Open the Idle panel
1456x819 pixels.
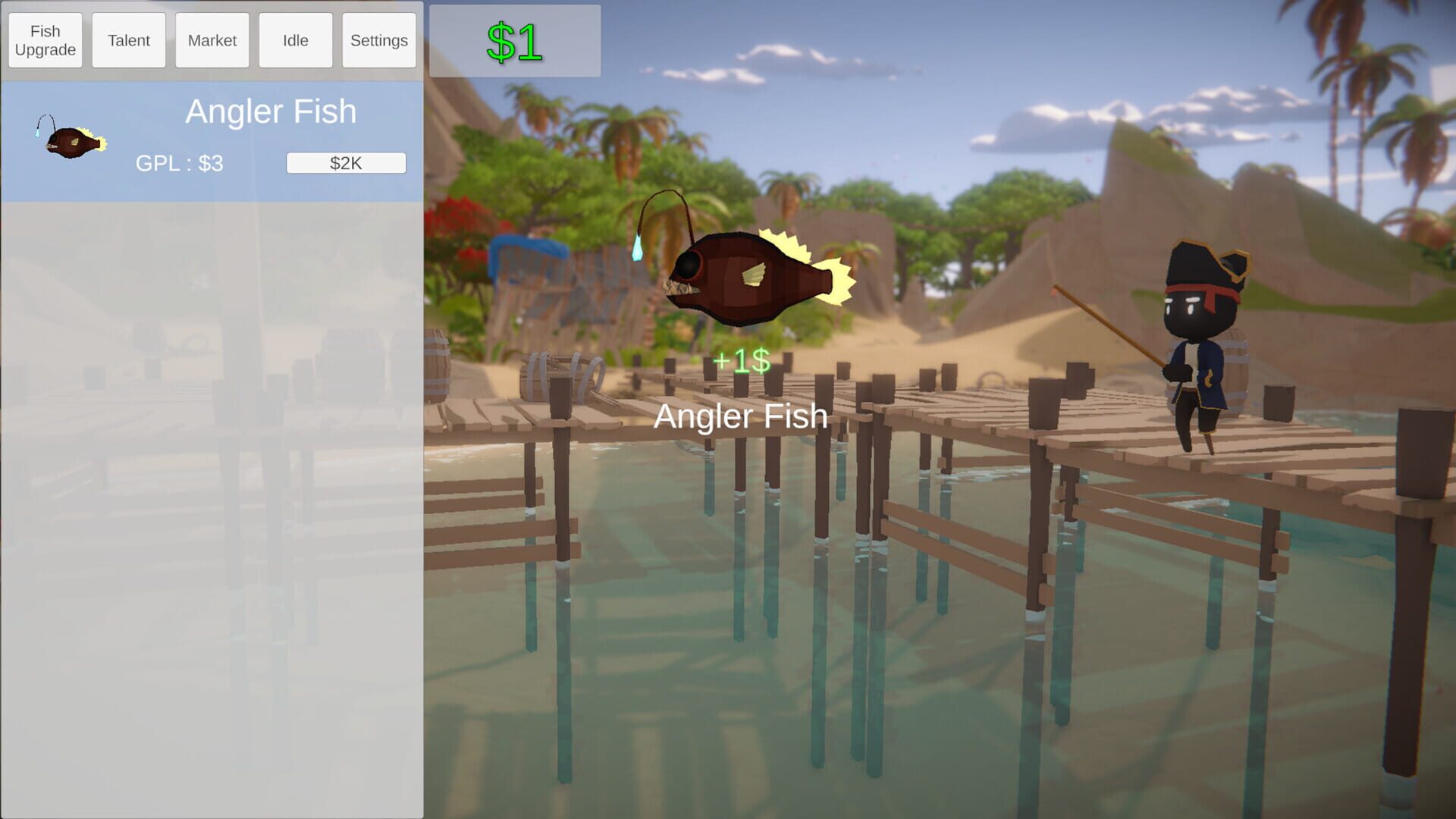pos(295,39)
